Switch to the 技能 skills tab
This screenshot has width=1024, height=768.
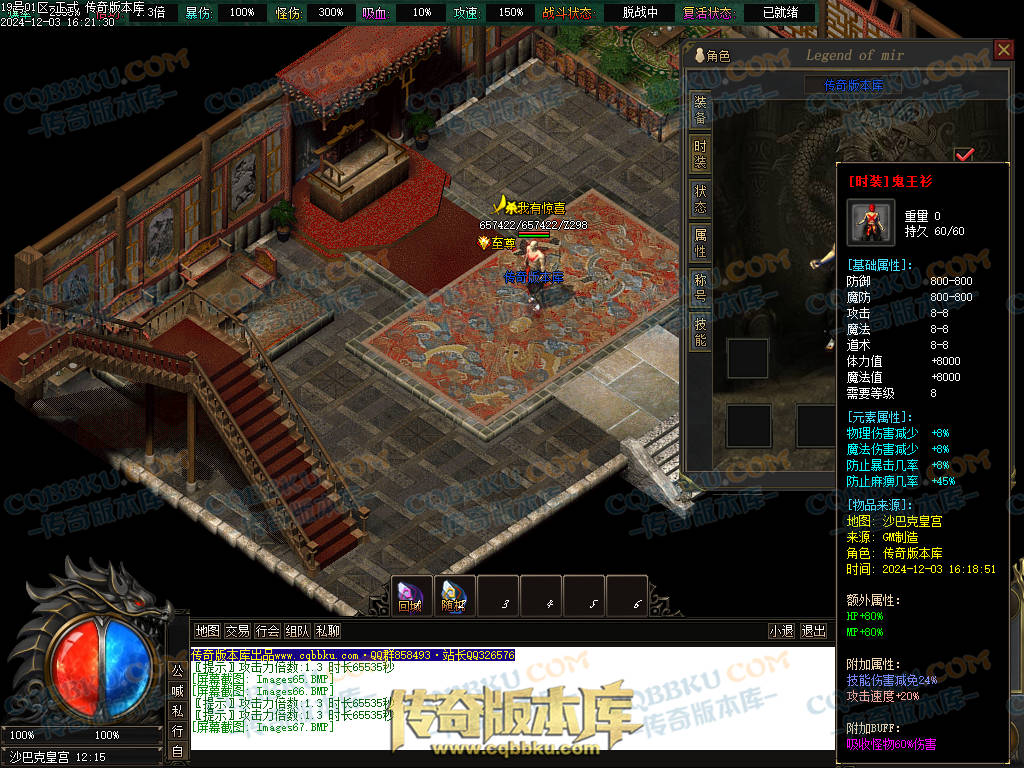701,332
